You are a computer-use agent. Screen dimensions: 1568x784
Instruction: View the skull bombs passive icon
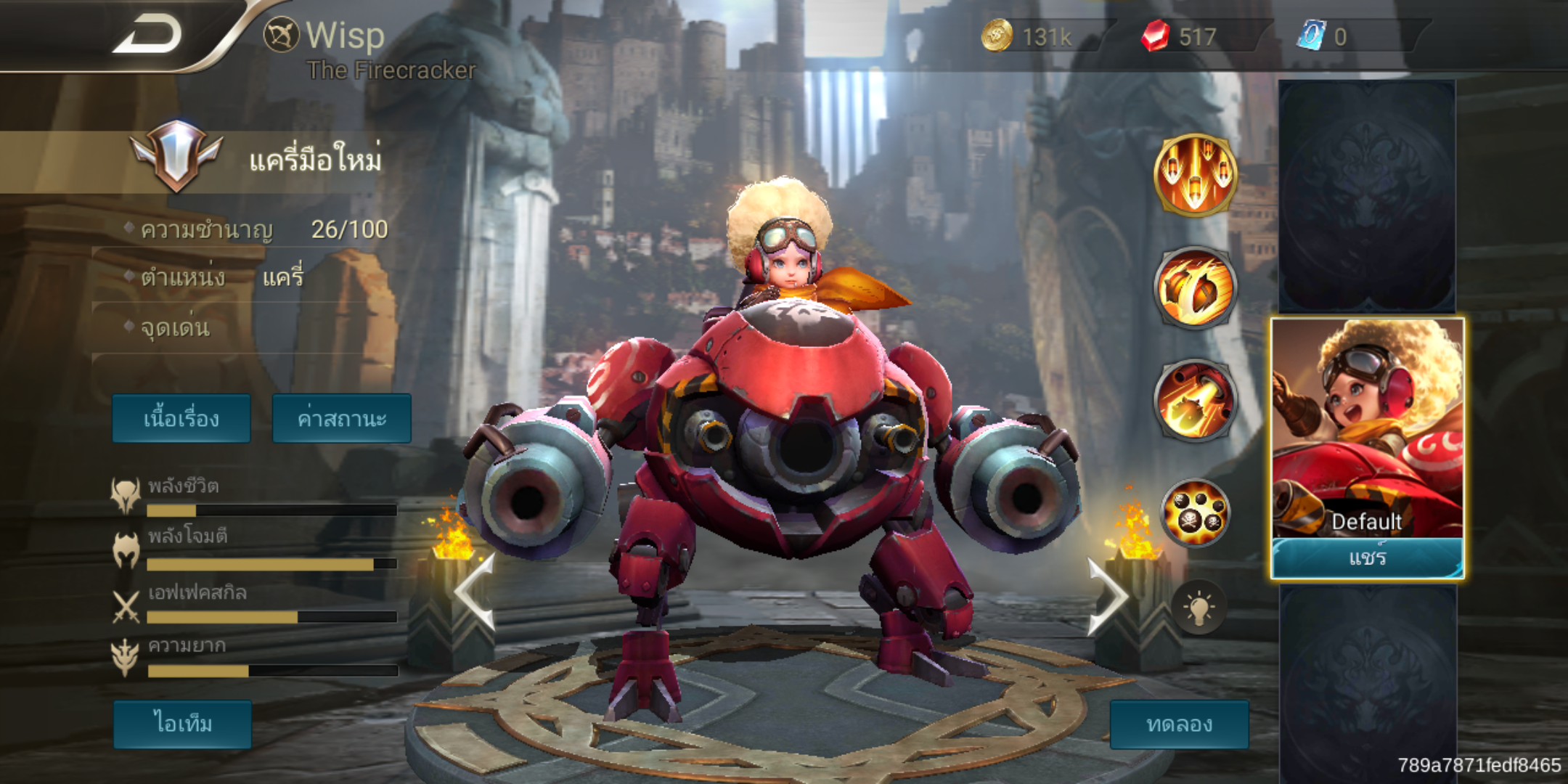click(1195, 513)
